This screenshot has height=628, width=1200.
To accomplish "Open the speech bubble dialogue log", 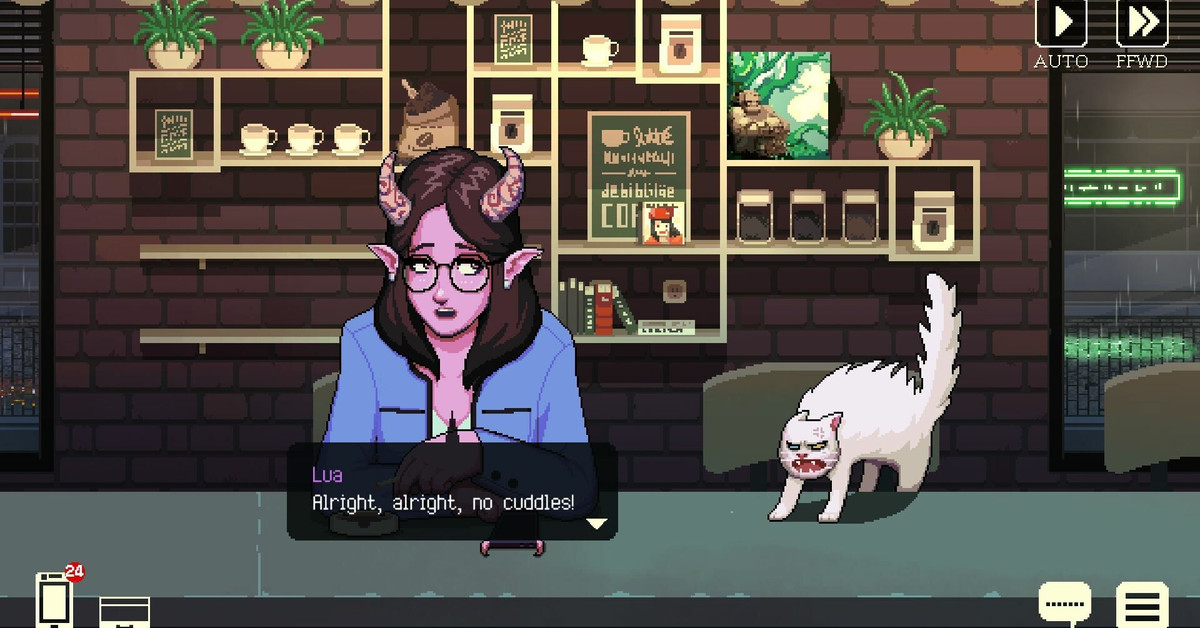I will 1064,604.
